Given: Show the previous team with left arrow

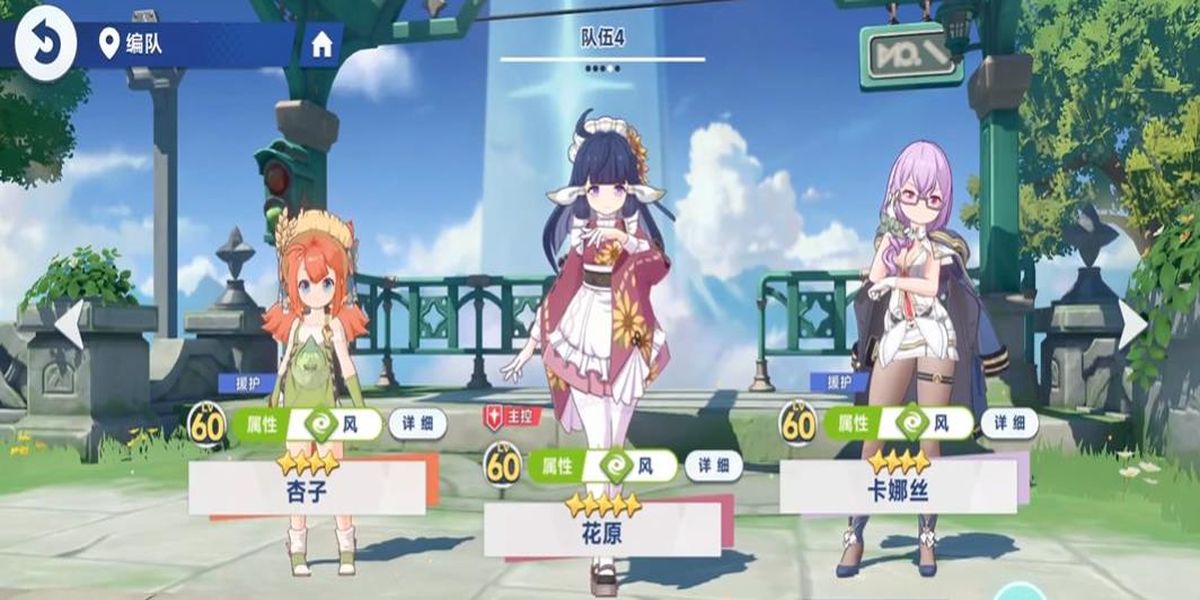Looking at the screenshot, I should click(69, 325).
